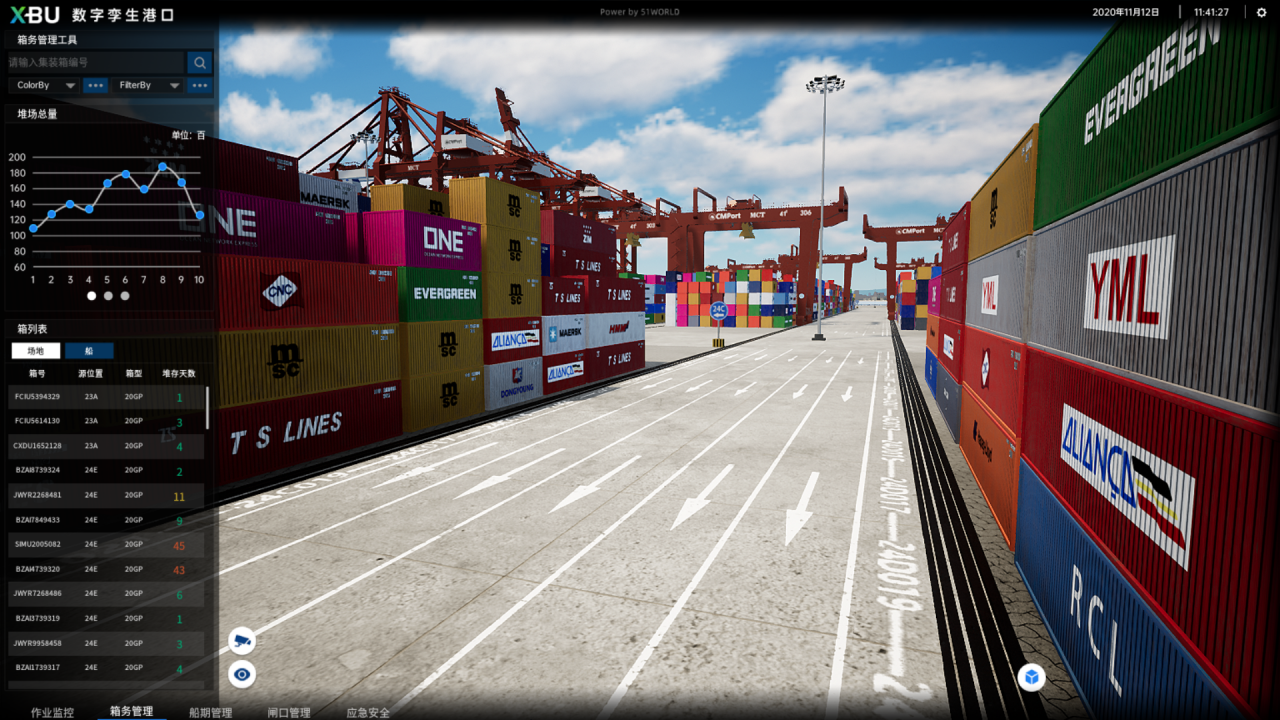The image size is (1280, 720).
Task: Select container row SIMU2005082
Action: (x=106, y=544)
